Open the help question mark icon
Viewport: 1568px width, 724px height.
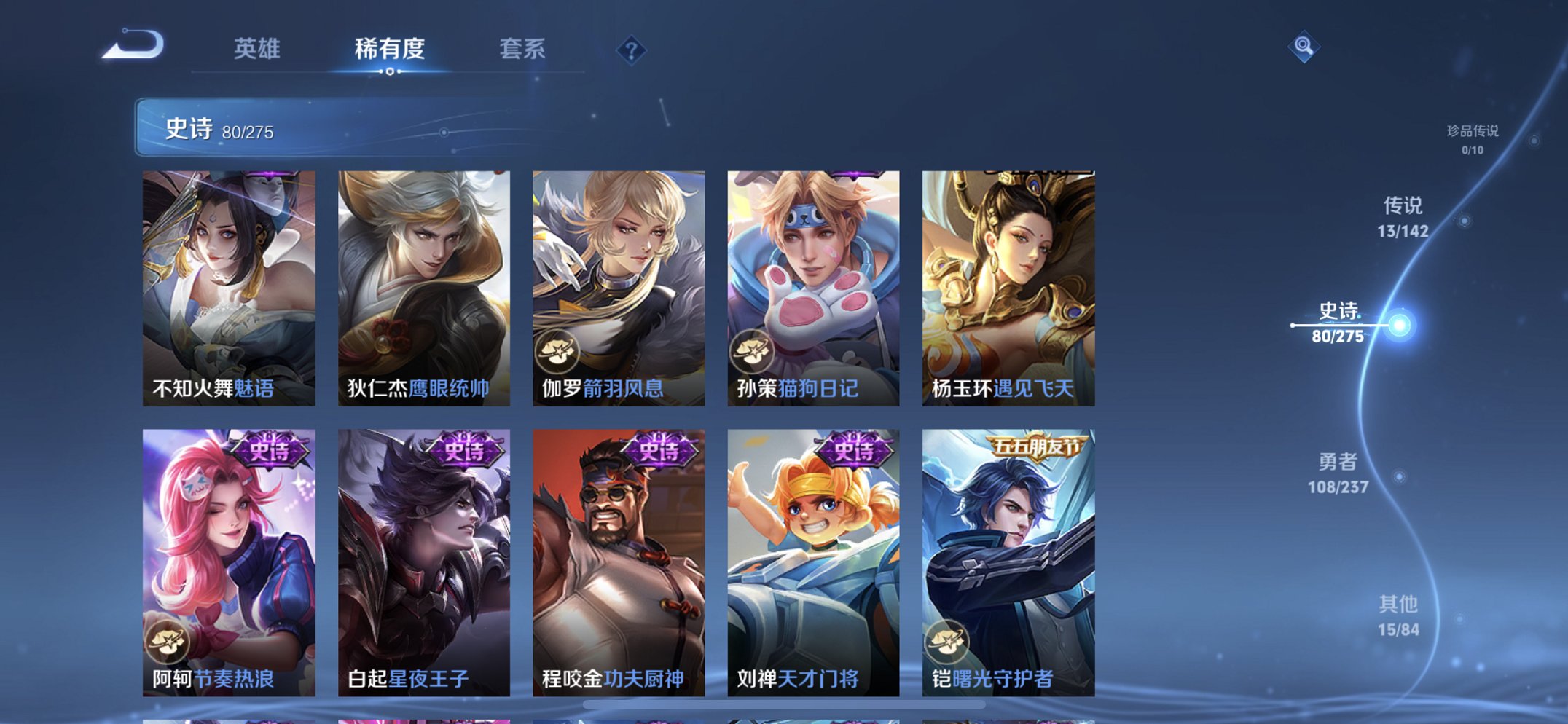632,50
